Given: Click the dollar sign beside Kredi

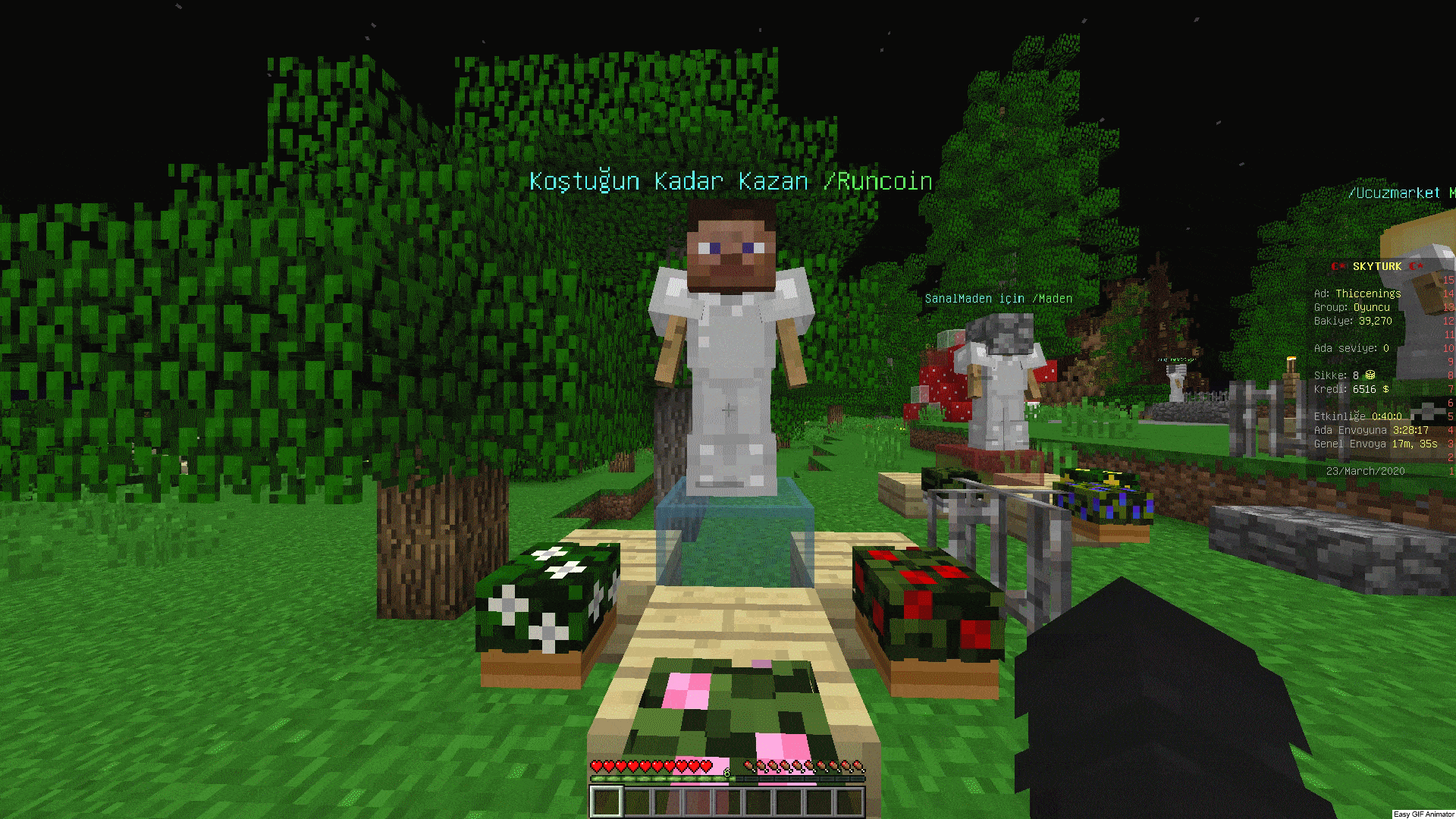Looking at the screenshot, I should pos(1385,388).
